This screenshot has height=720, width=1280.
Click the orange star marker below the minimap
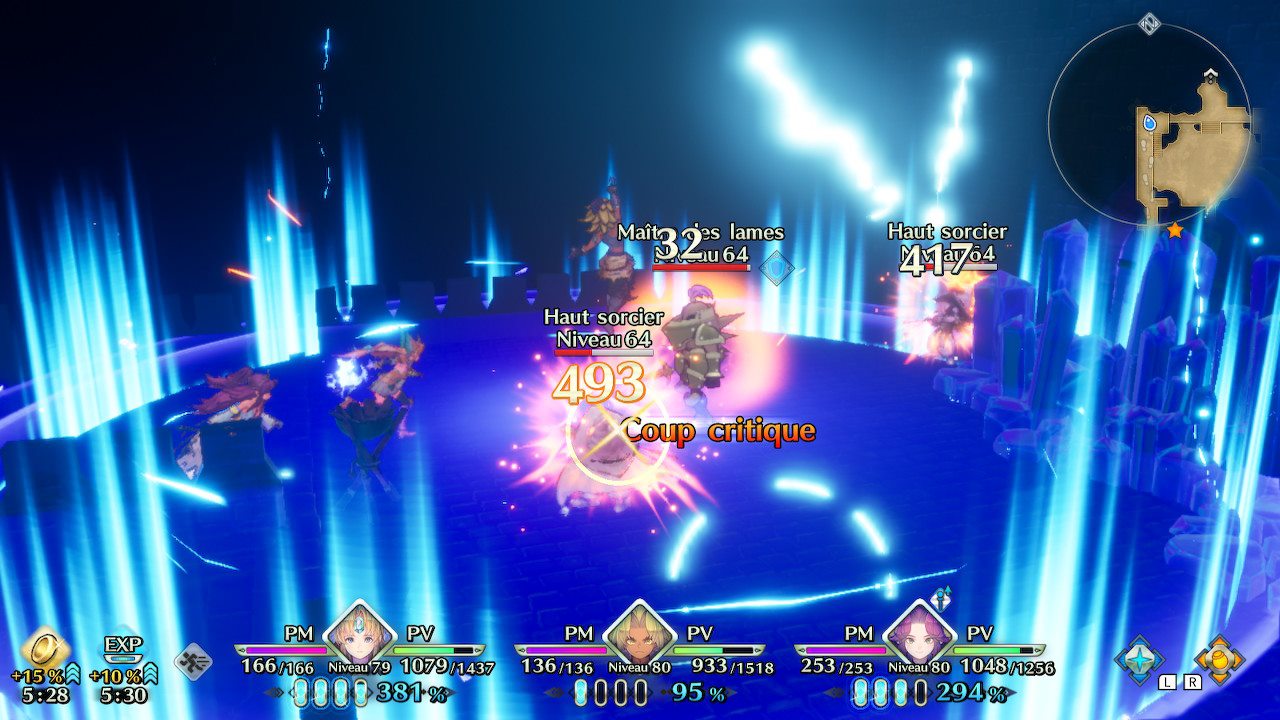1175,230
